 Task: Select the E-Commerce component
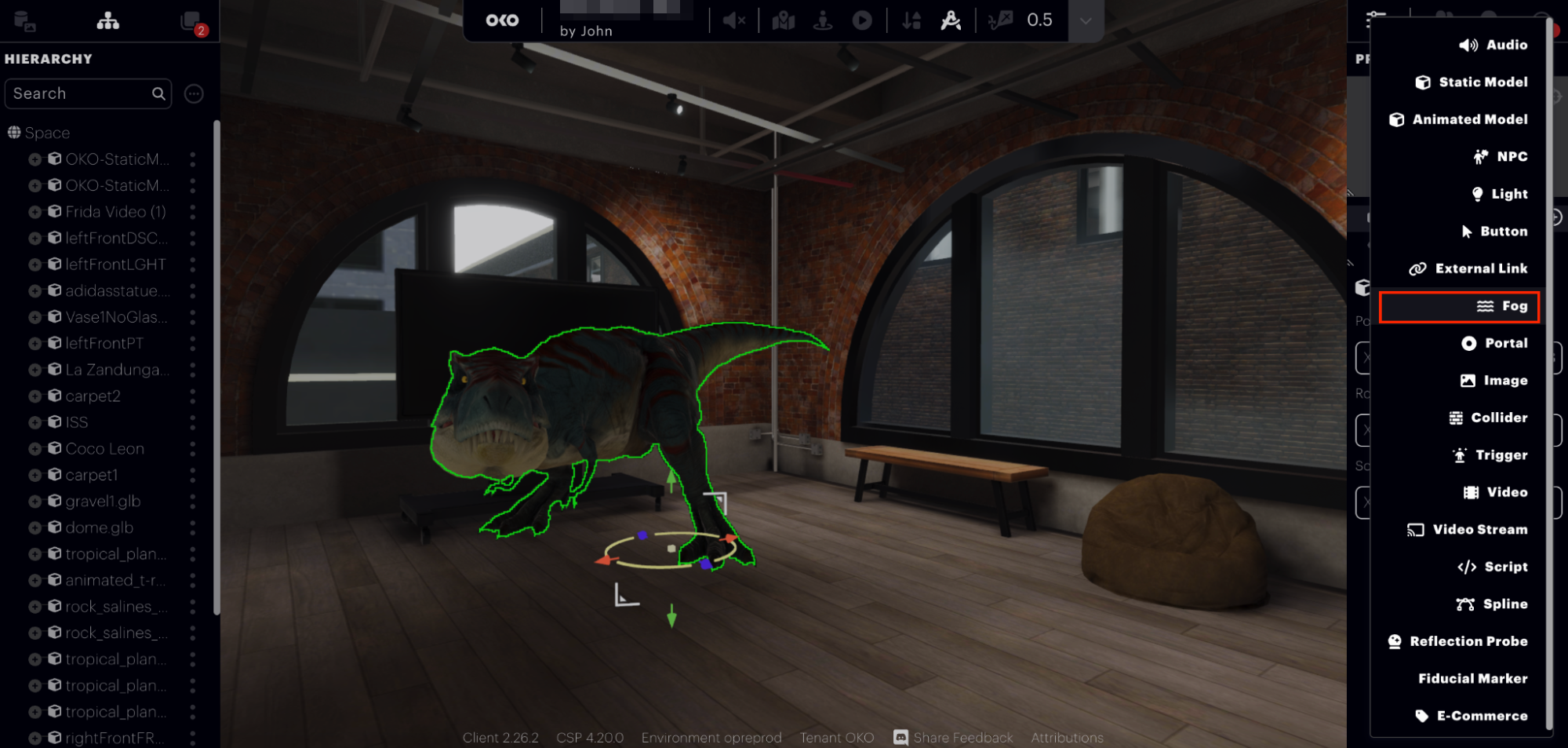[1471, 716]
